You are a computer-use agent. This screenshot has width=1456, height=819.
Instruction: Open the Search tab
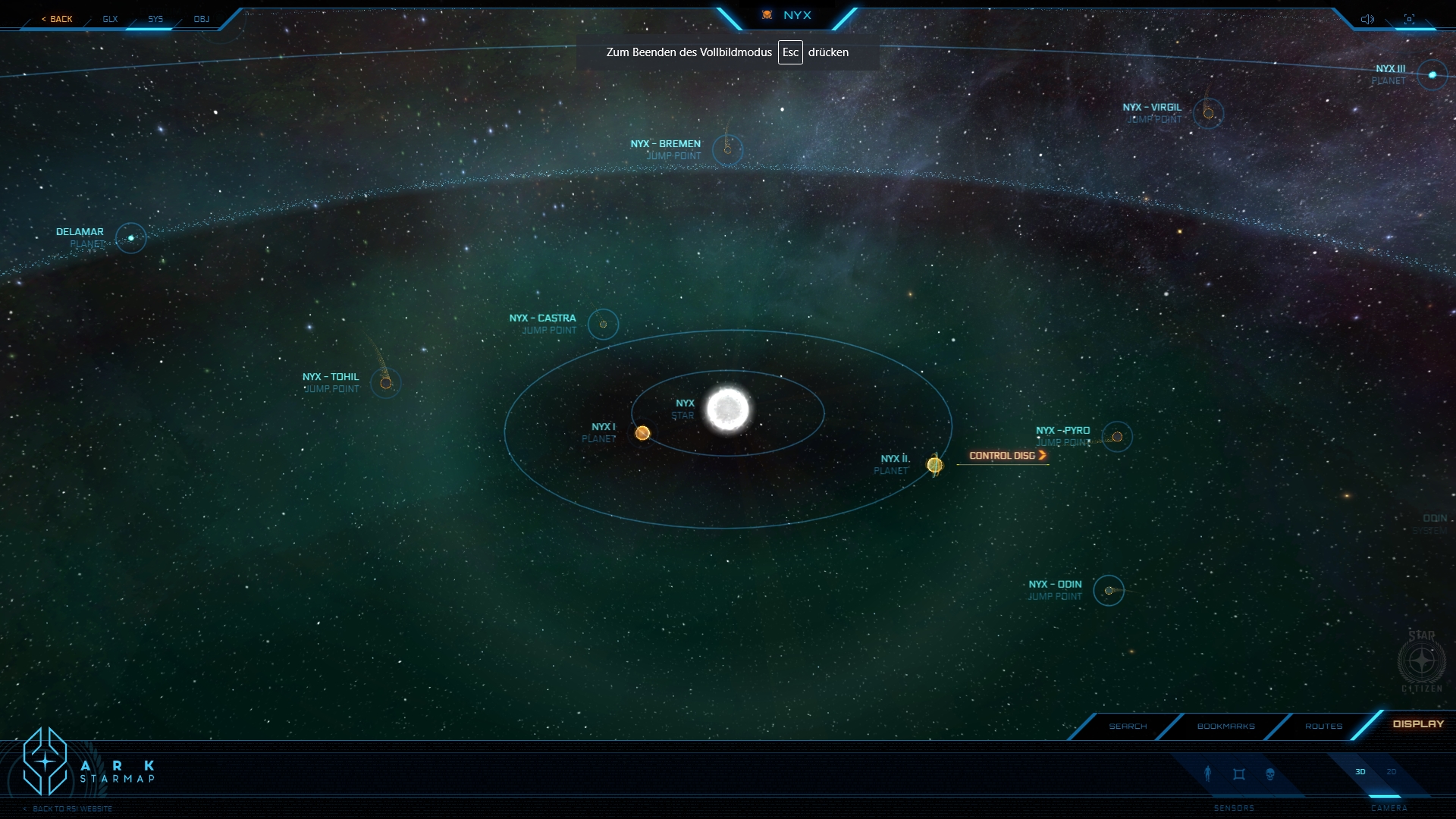pos(1128,726)
